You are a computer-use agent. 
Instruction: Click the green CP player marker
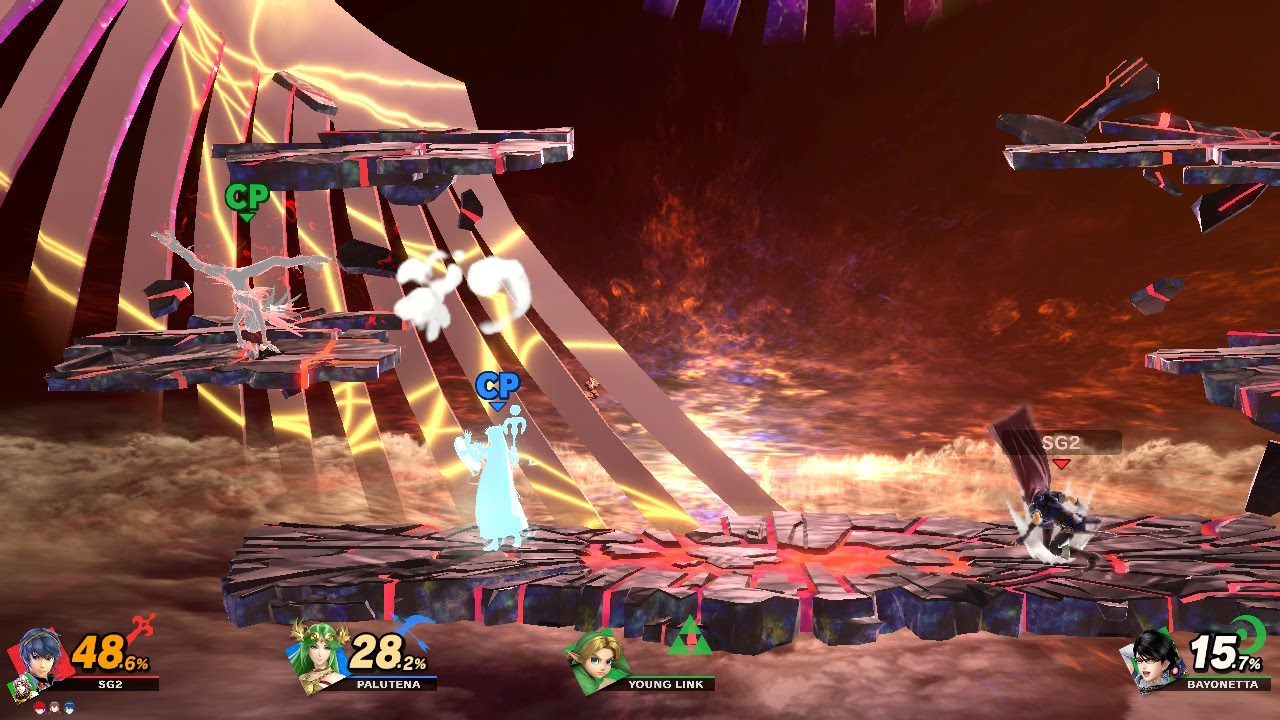(x=246, y=198)
